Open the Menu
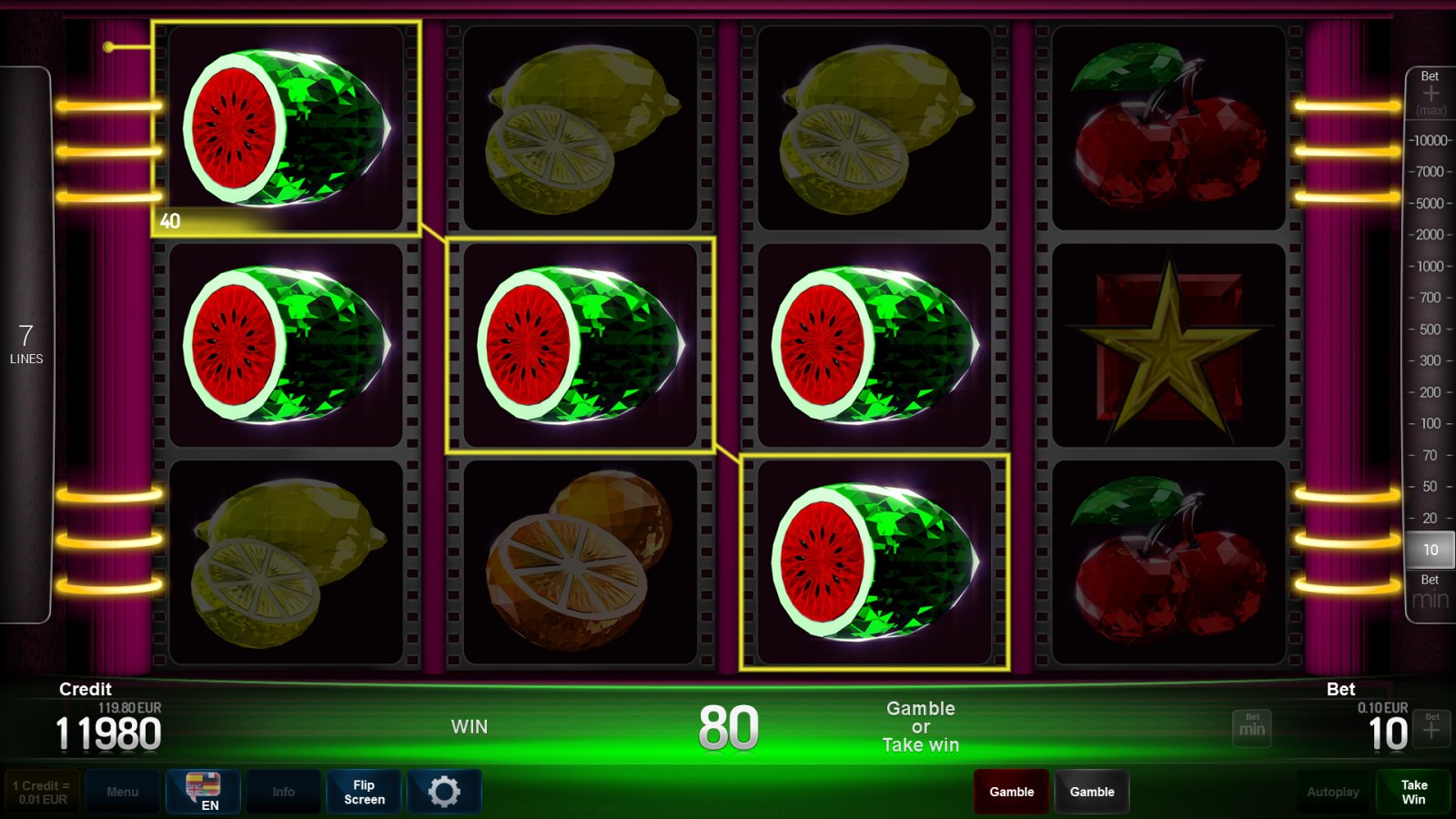Viewport: 1456px width, 819px height. tap(122, 792)
